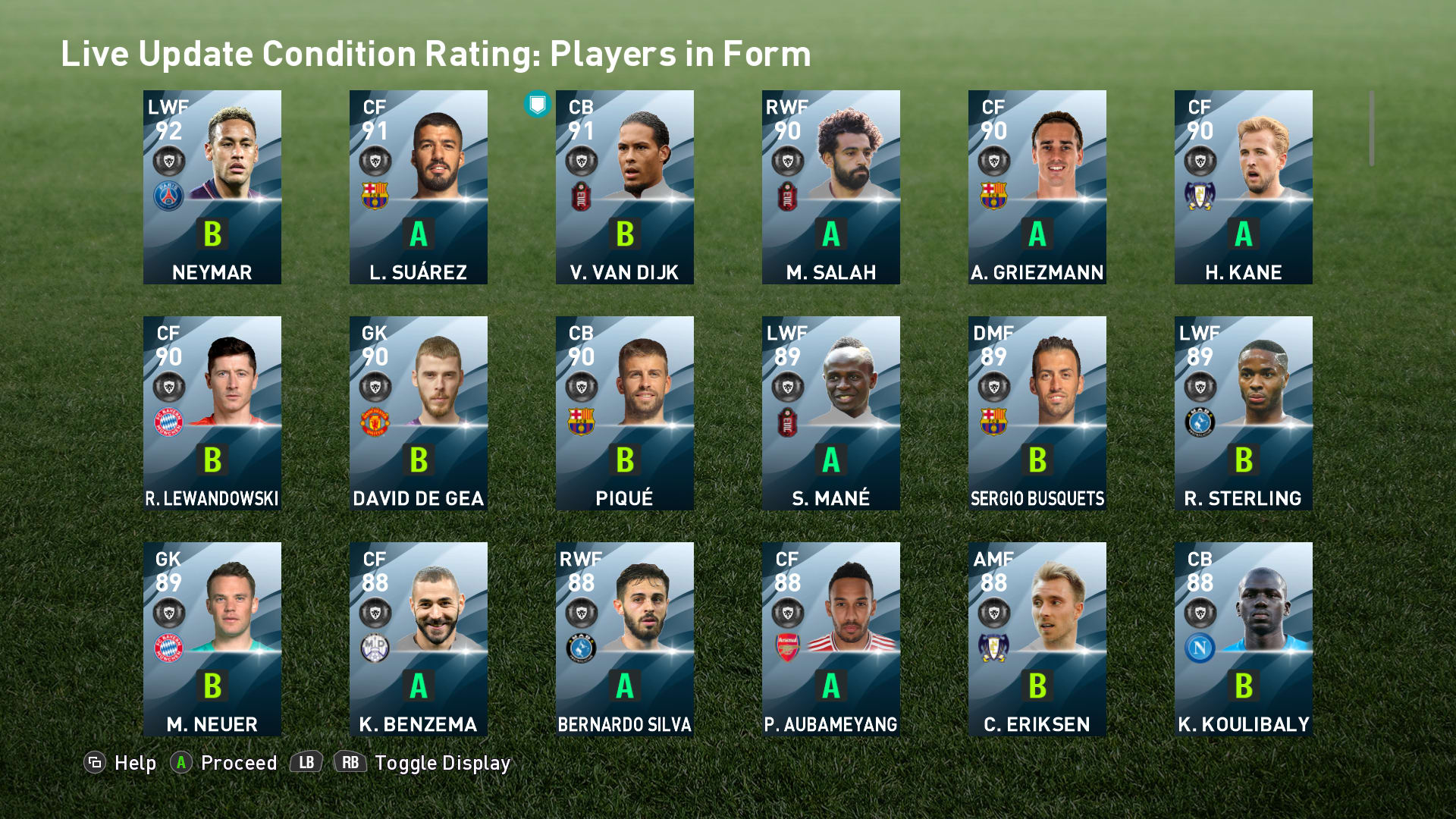This screenshot has height=819, width=1456.
Task: Choose the L. Suárez card
Action: (x=419, y=187)
